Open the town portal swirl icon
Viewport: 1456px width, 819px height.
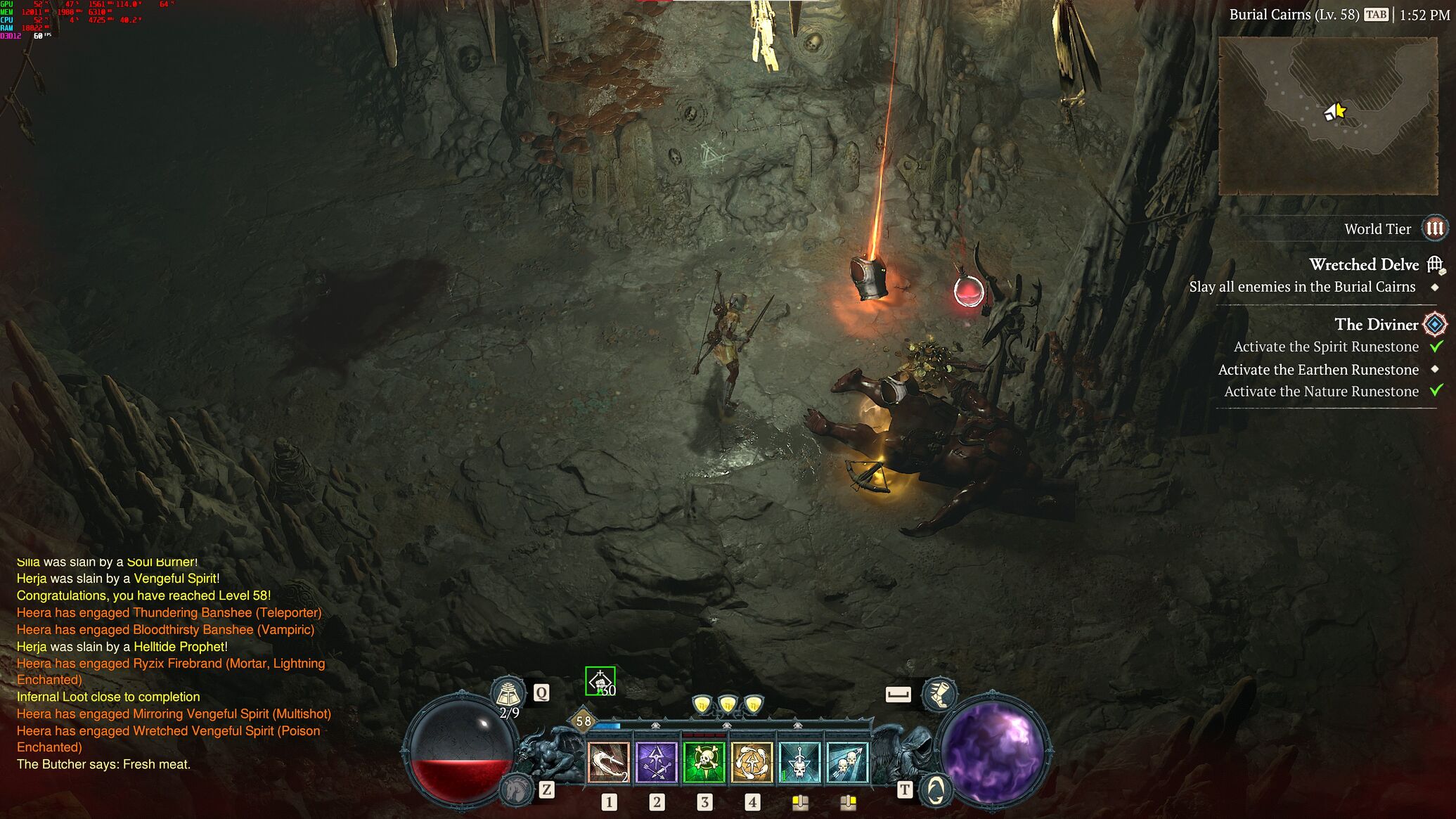[x=935, y=790]
